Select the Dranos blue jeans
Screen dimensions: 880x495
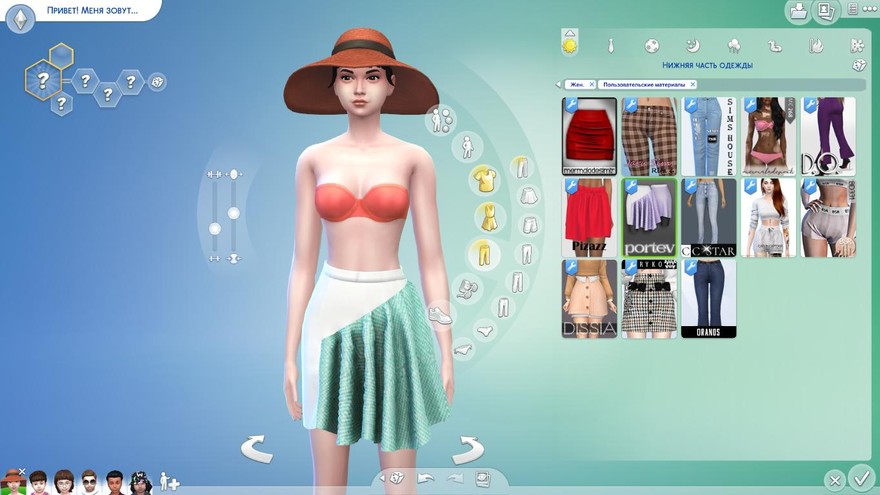(708, 298)
